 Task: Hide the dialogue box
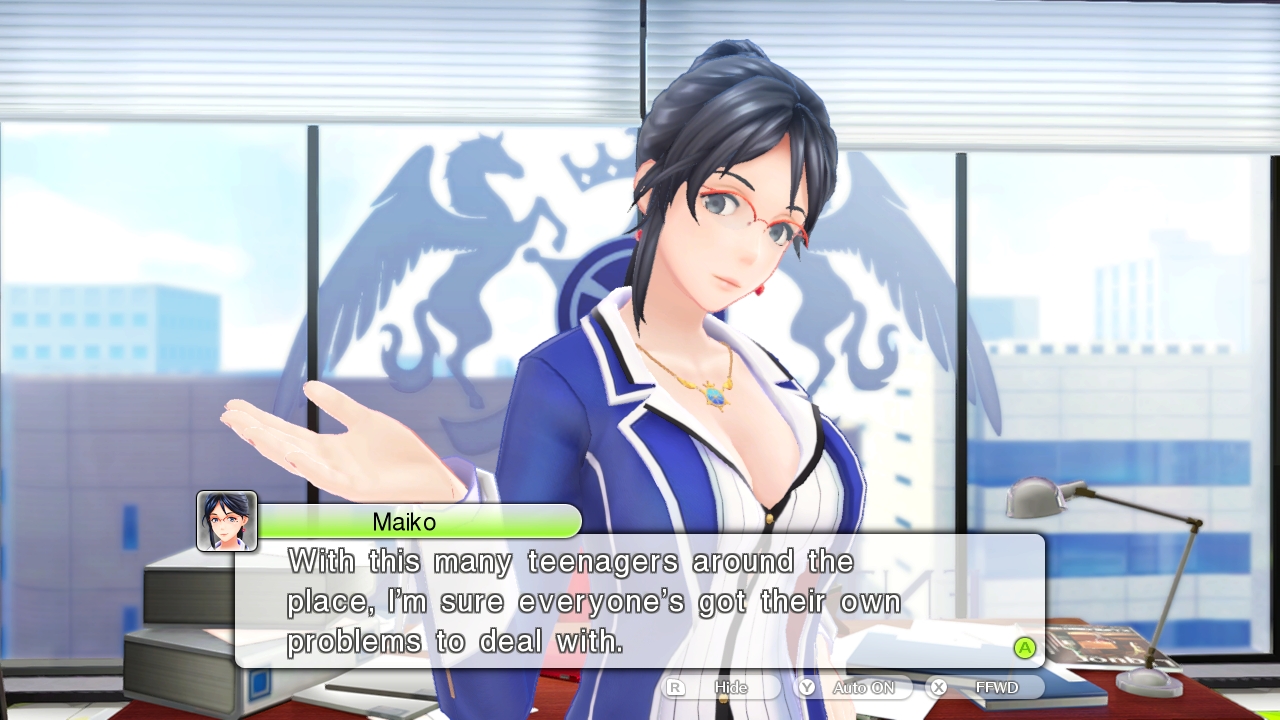pos(723,688)
